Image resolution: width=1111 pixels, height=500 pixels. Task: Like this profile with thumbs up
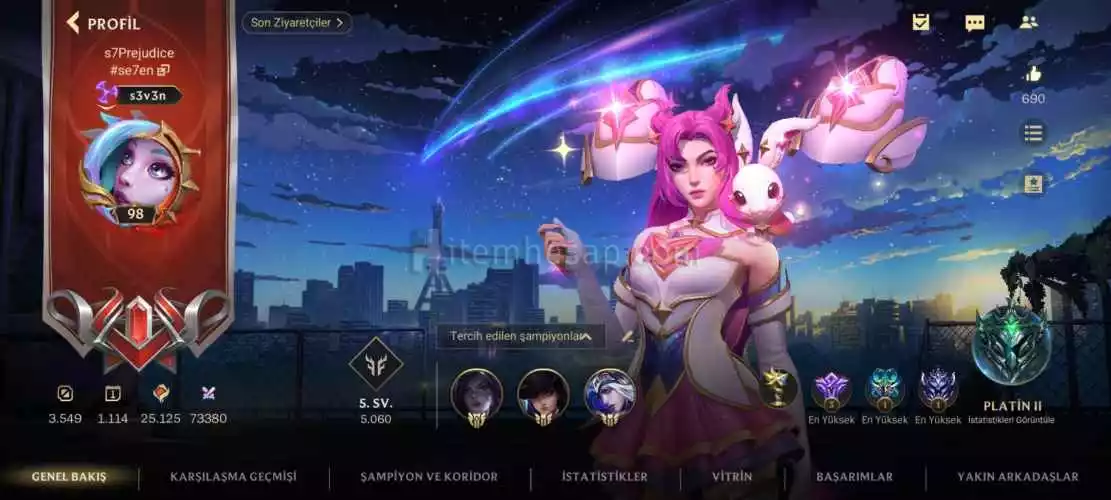click(x=1033, y=74)
